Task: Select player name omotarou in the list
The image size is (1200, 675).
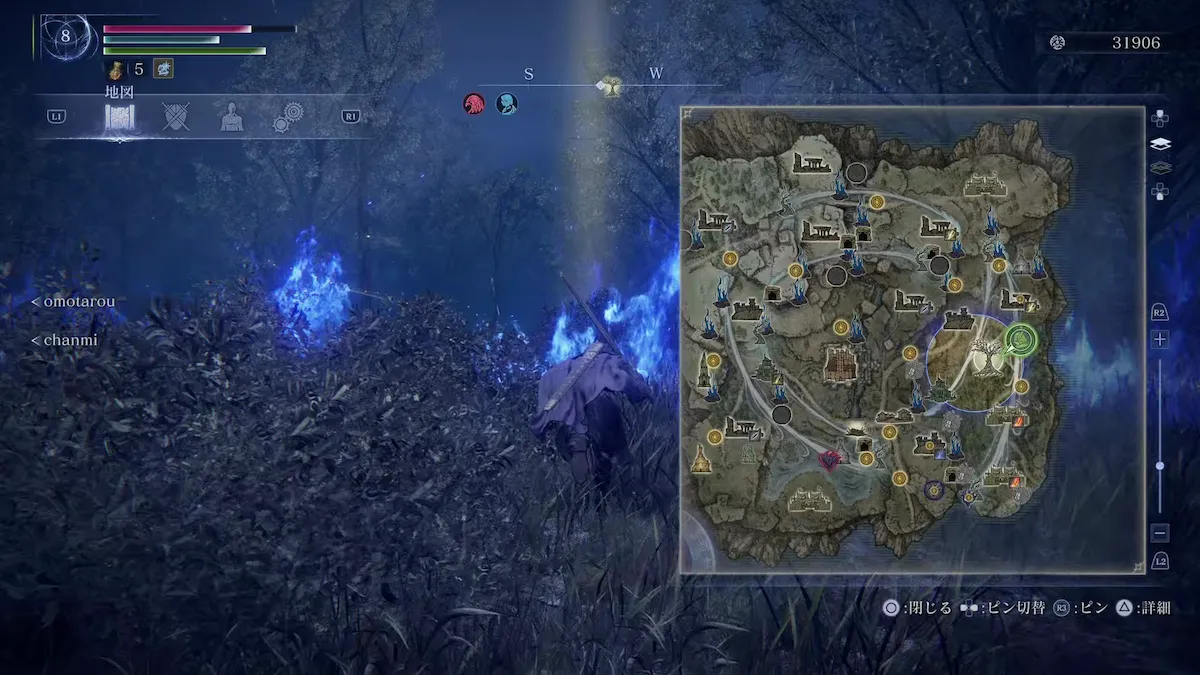Action: pyautogui.click(x=75, y=302)
